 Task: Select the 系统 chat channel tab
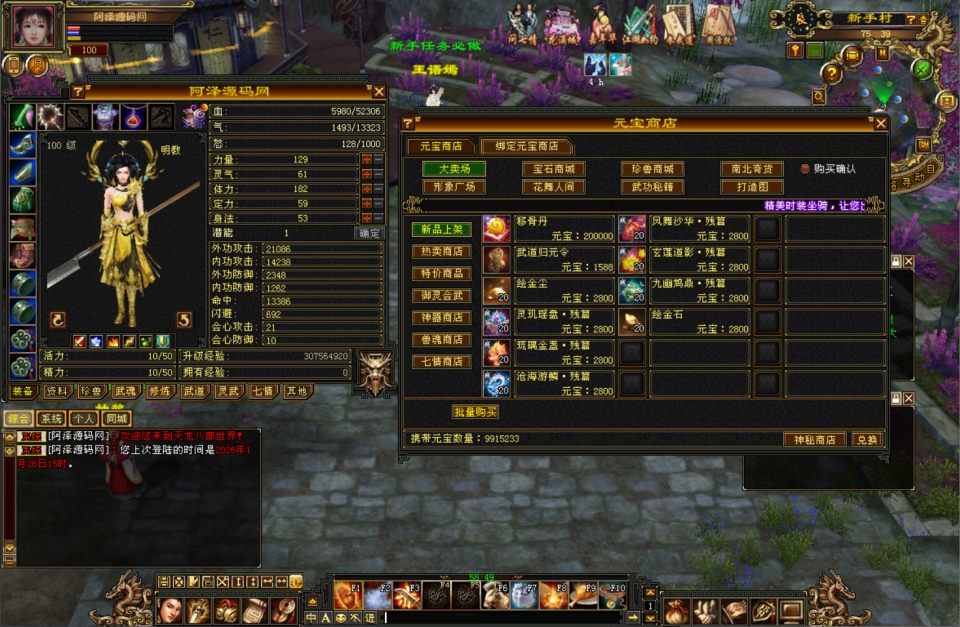[x=52, y=419]
